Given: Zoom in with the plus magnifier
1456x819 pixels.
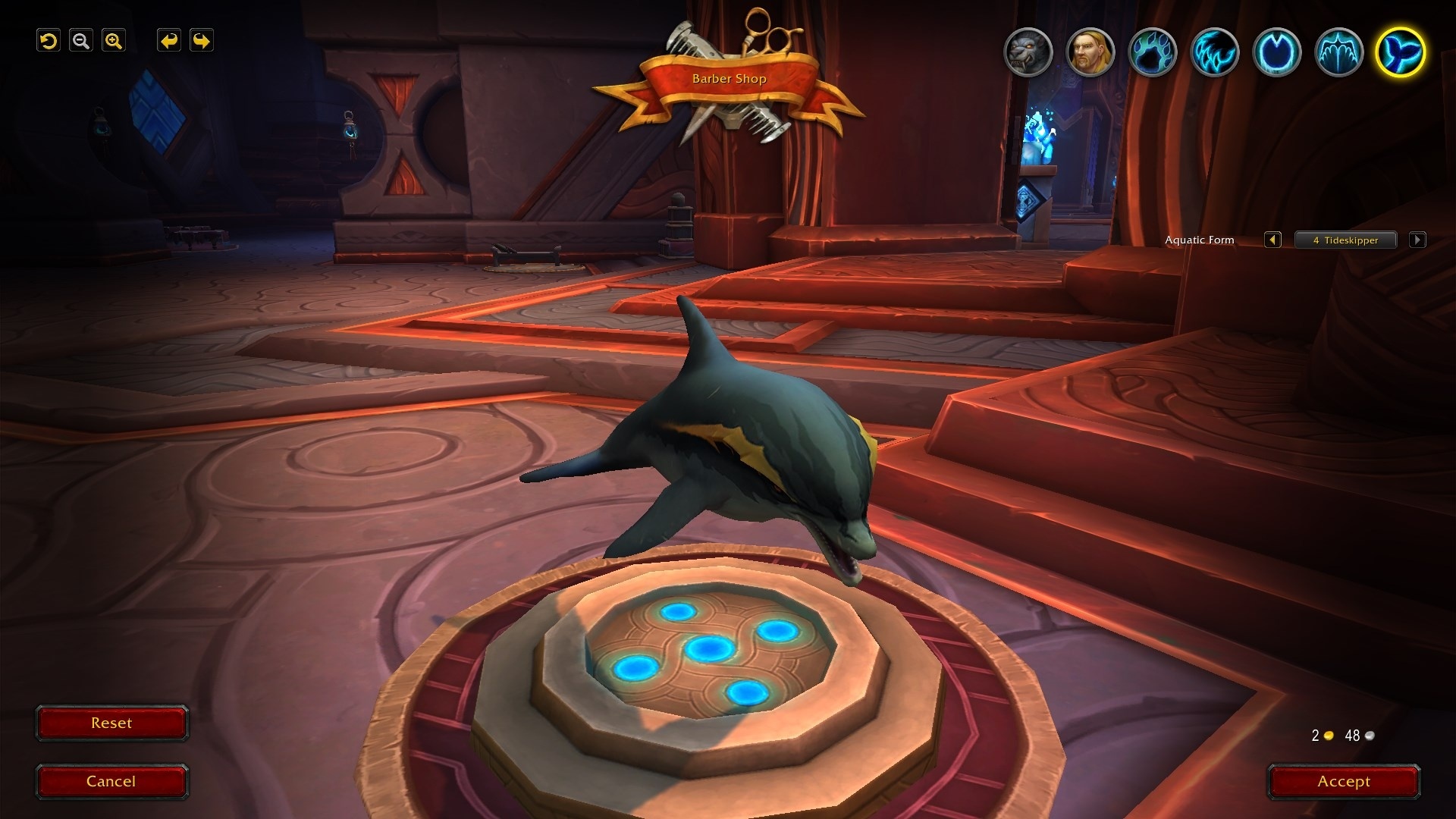Looking at the screenshot, I should point(114,41).
